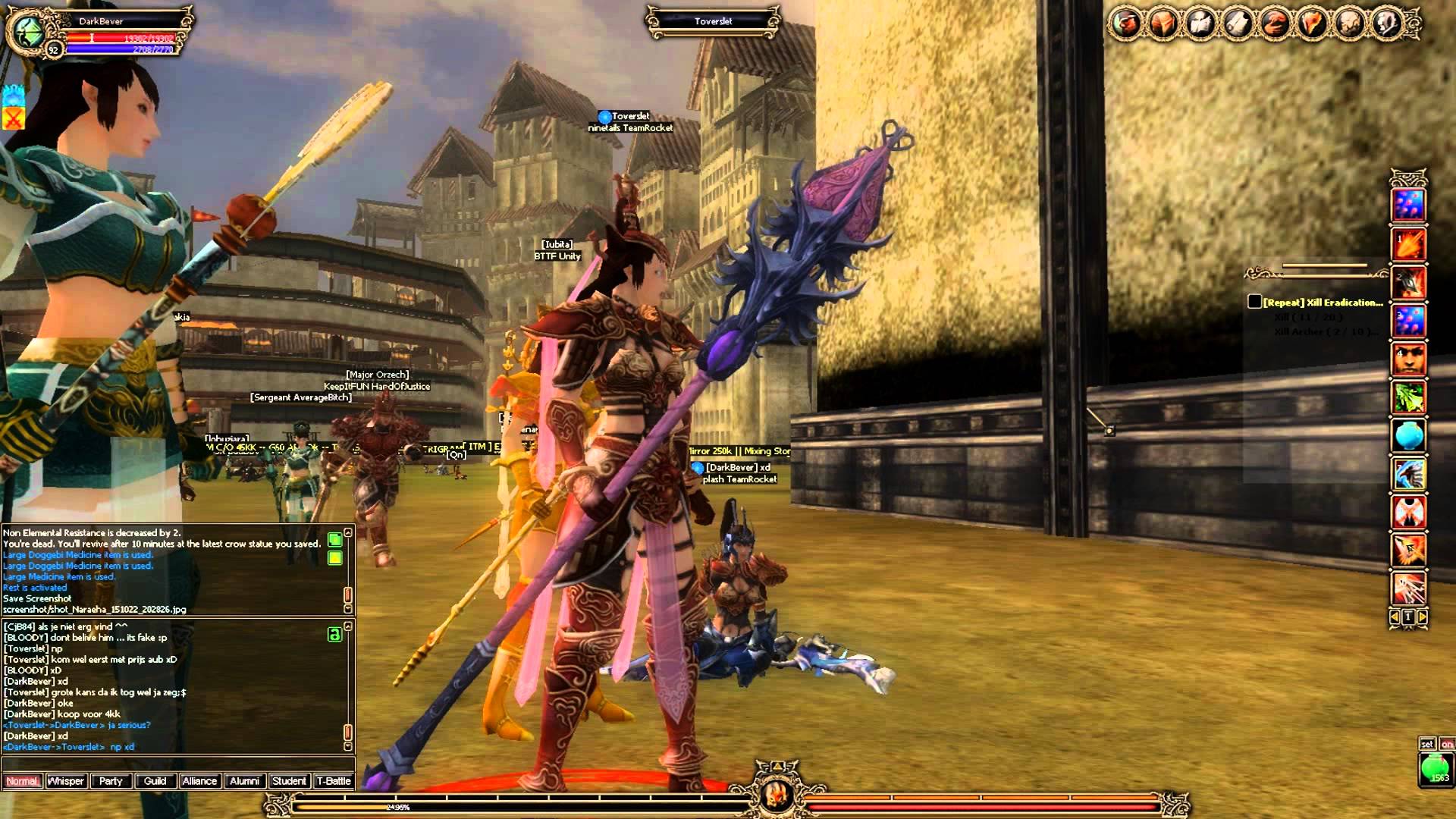Select the Normal chat channel
The image size is (1456, 819).
coord(22,781)
